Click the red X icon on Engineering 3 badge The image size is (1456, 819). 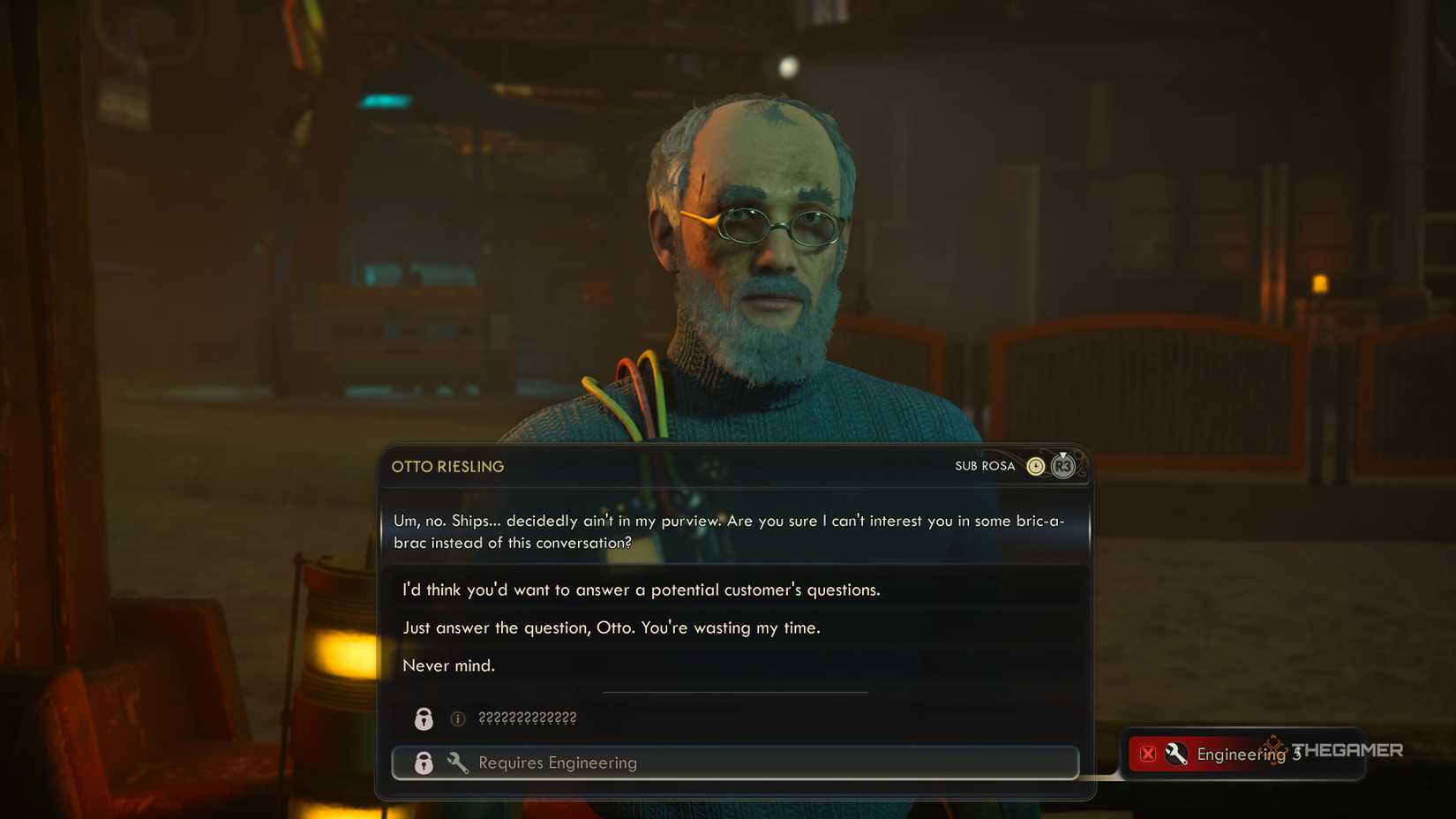[1147, 754]
